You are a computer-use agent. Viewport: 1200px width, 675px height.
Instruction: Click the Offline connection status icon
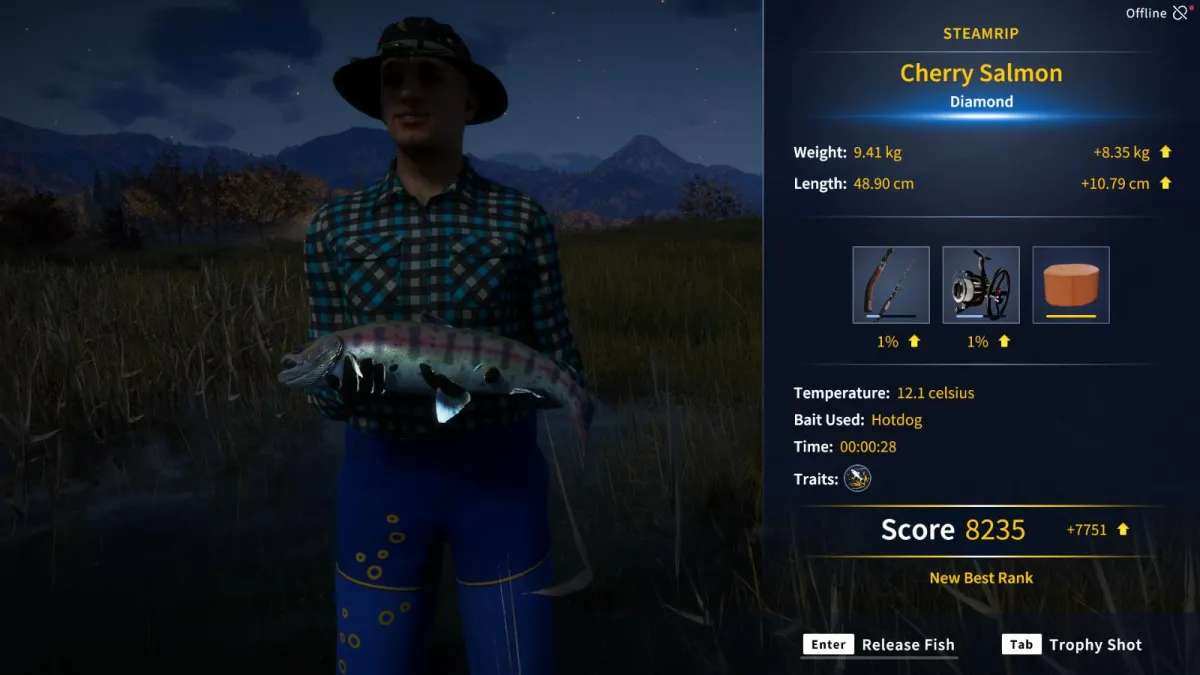(x=1182, y=13)
